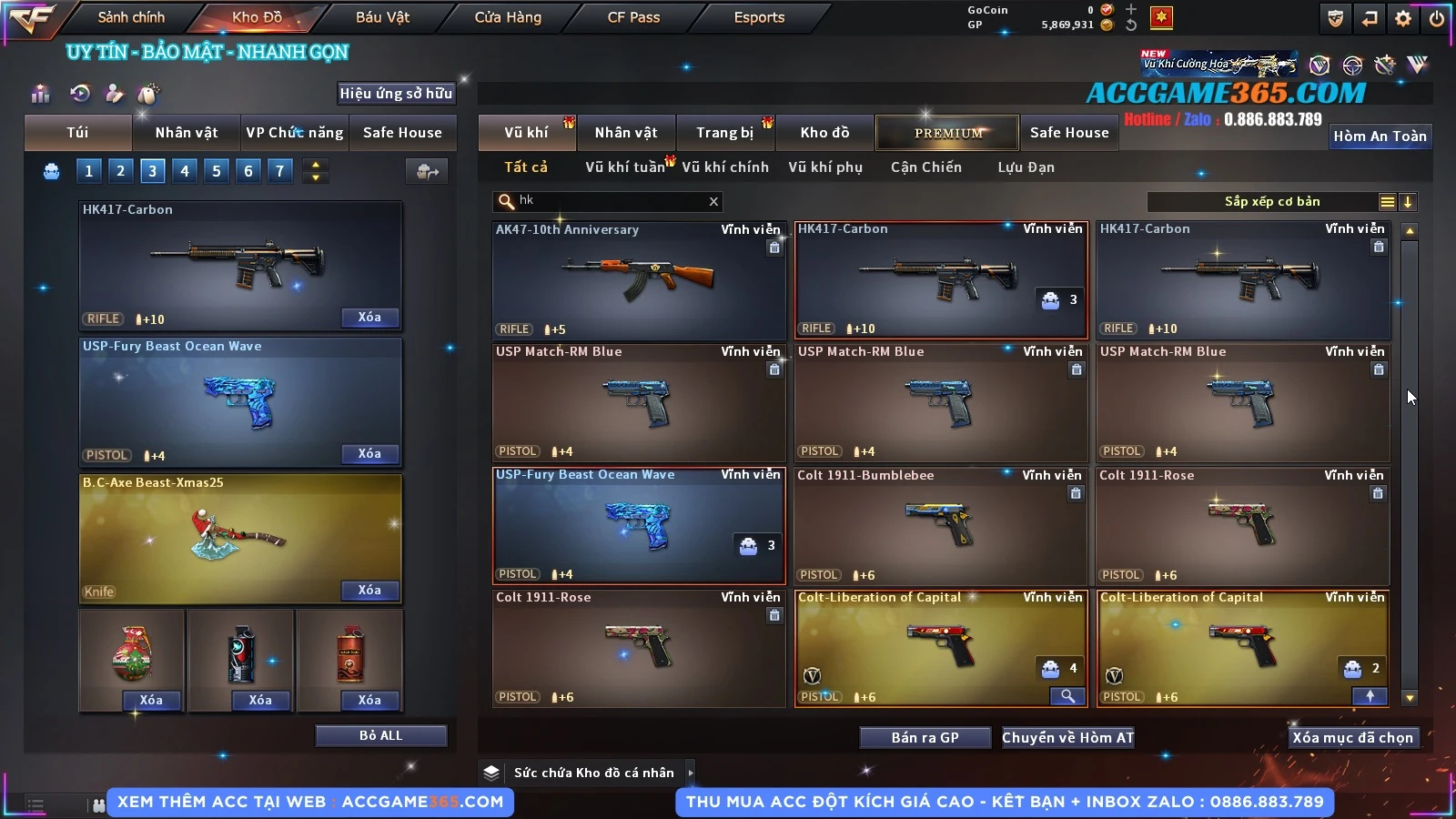This screenshot has height=819, width=1456.
Task: Switch to the Báu Vật tab
Action: pos(382,17)
